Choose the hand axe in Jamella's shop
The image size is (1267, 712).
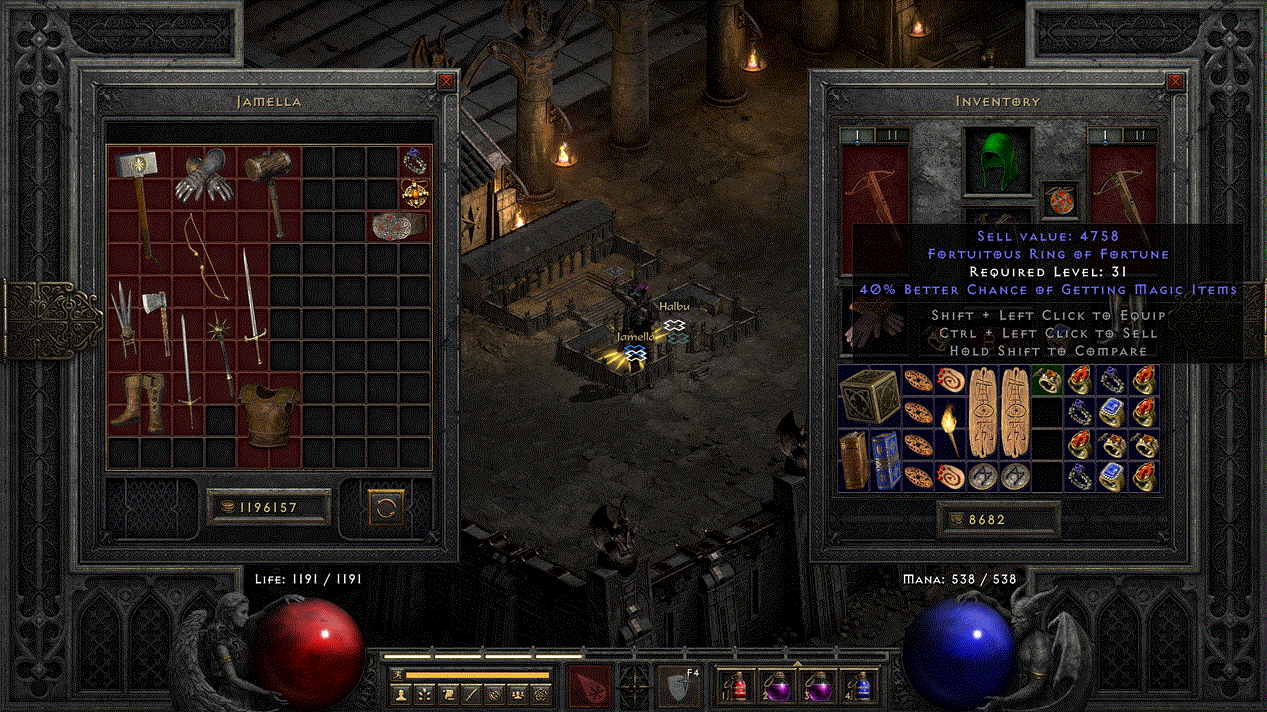click(155, 318)
